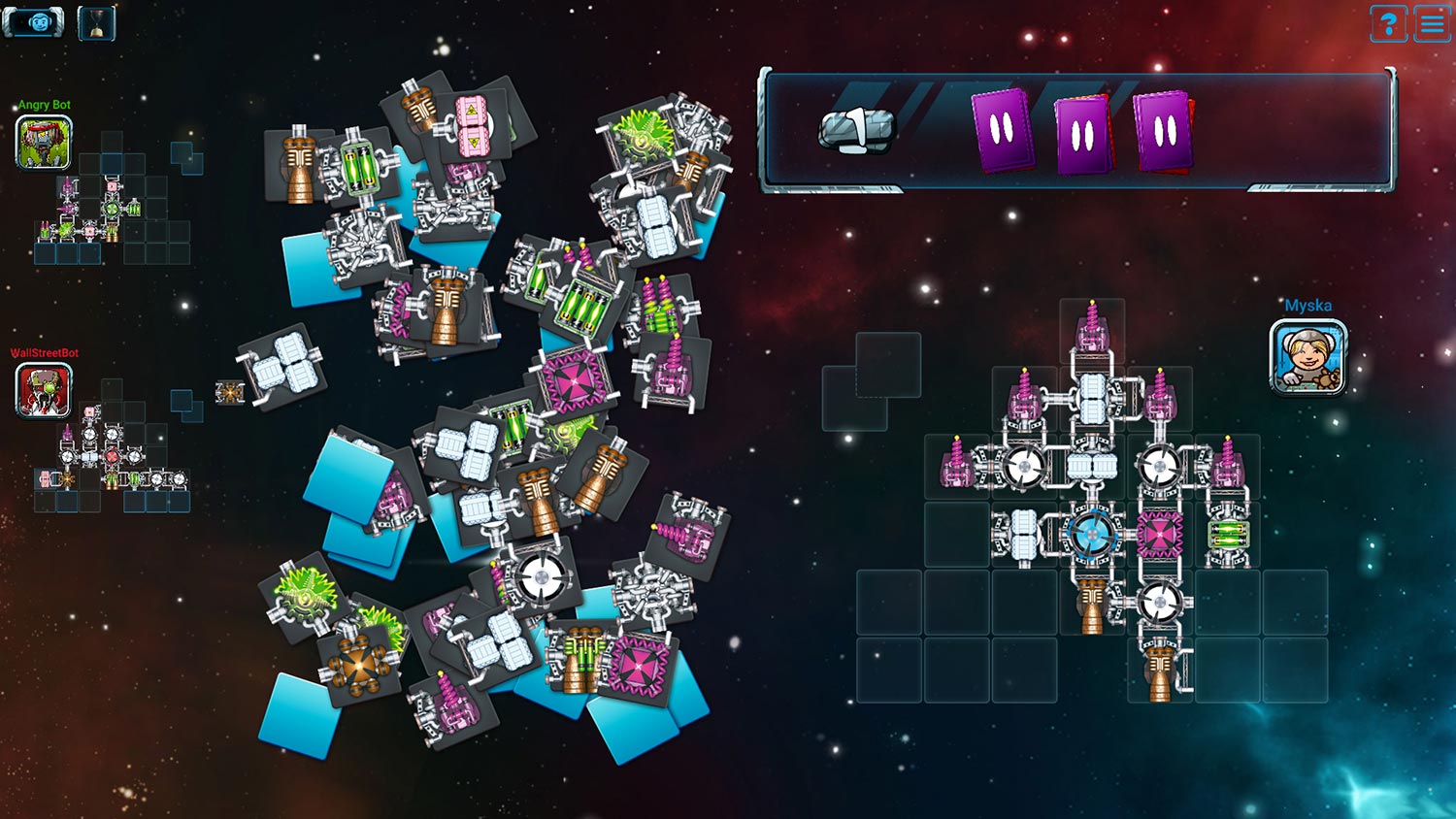
Task: Click WallStreetBot's avatar portrait
Action: coord(43,392)
